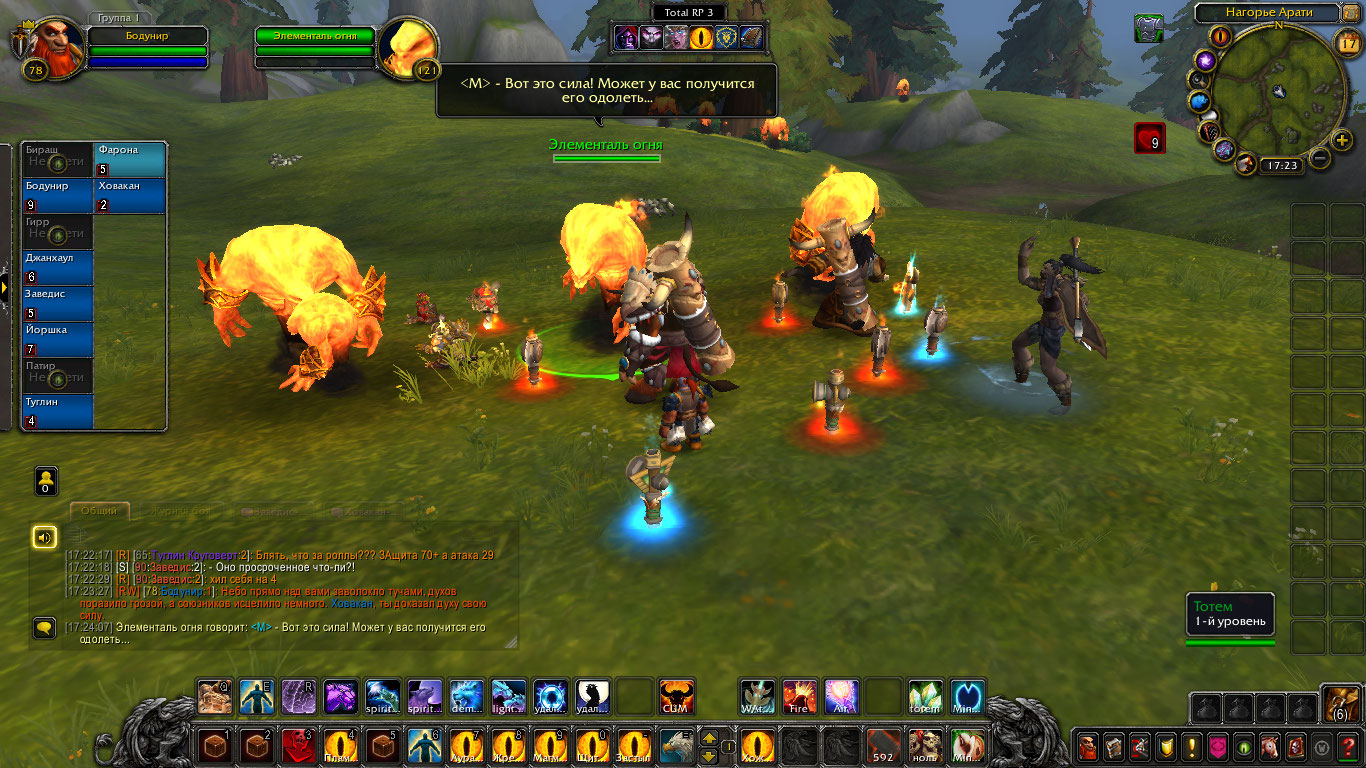Screen dimensions: 1366x768
Task: Zoom out the minimap with minus button
Action: pos(1320,158)
